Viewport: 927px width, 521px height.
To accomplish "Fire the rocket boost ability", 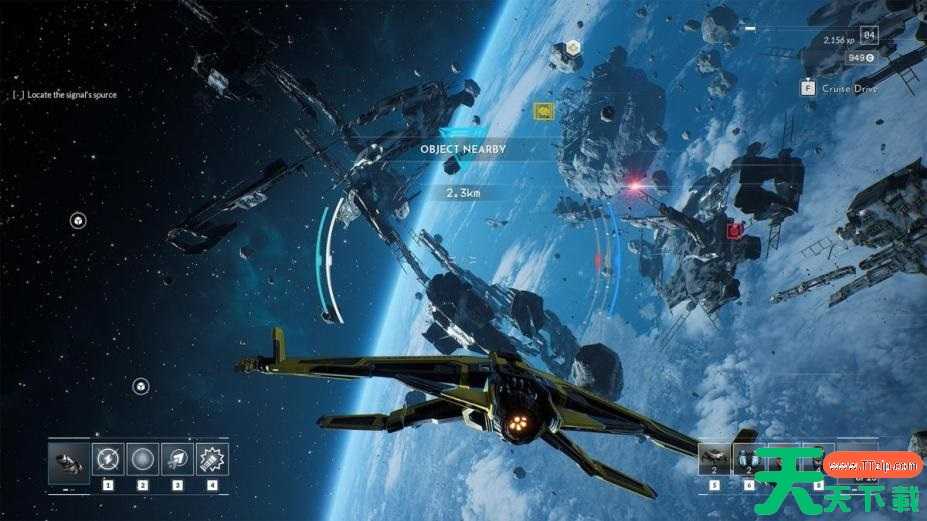I will click(178, 460).
